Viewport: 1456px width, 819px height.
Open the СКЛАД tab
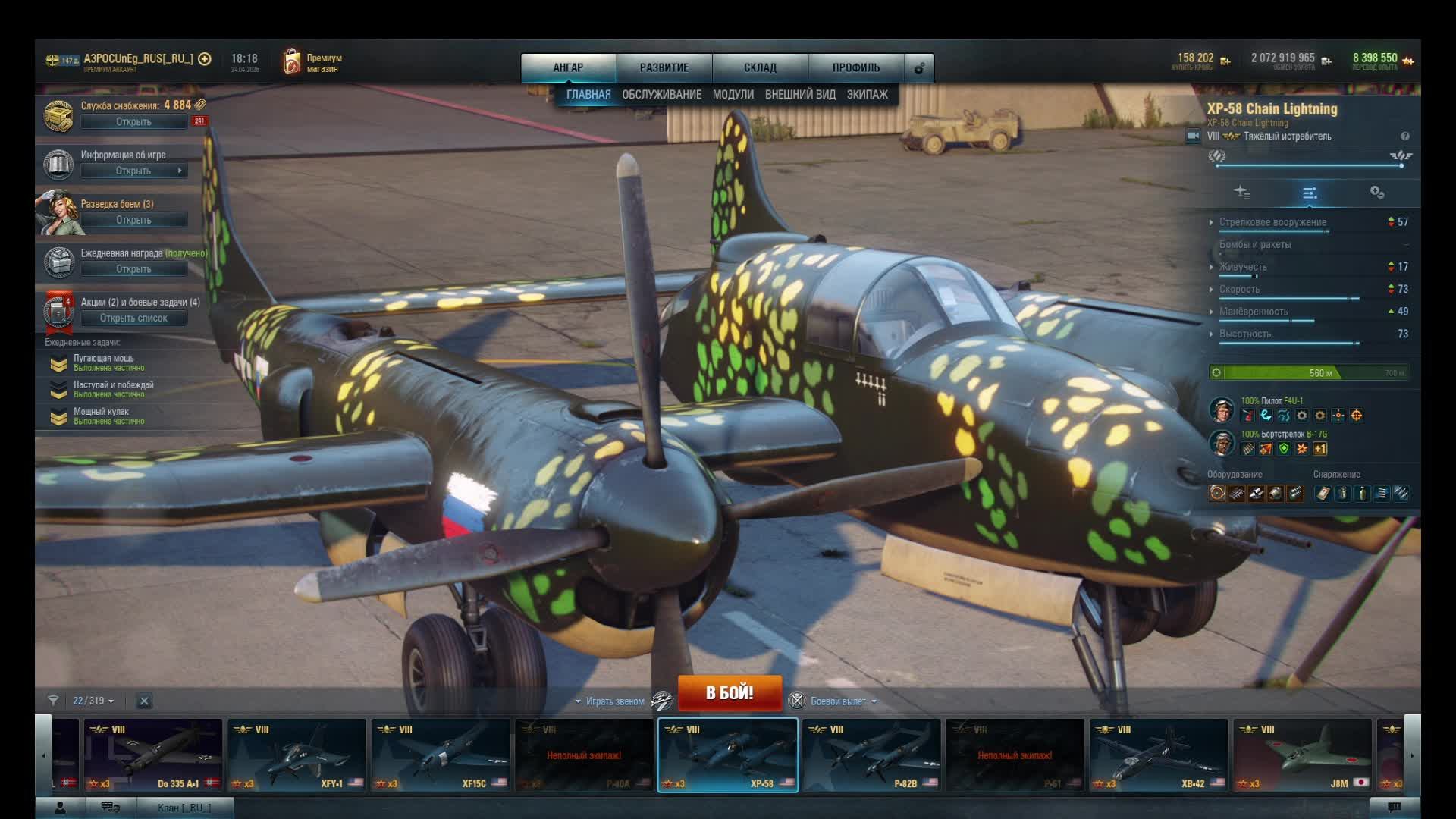[760, 67]
